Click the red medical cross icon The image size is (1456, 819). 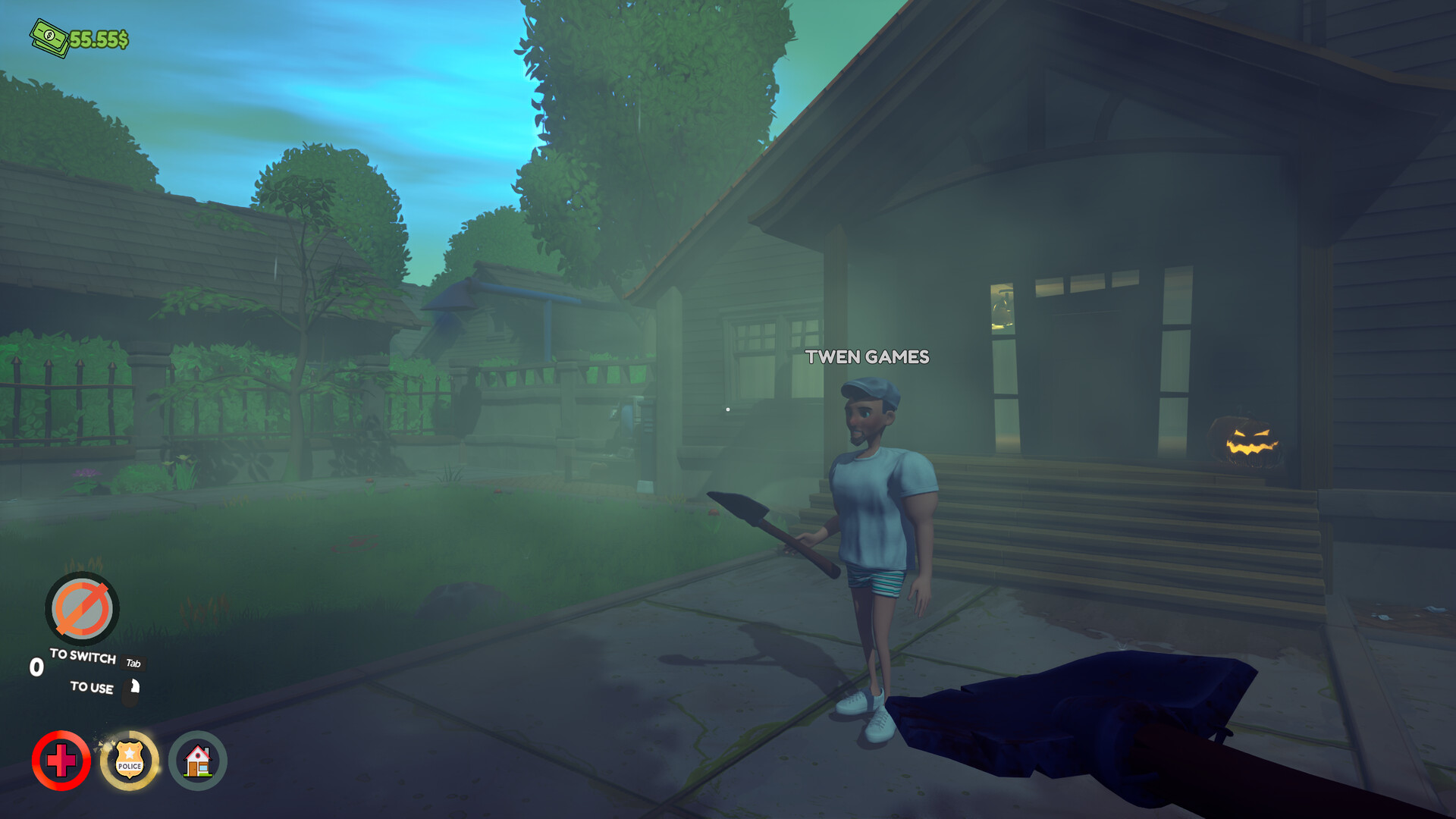[x=61, y=761]
